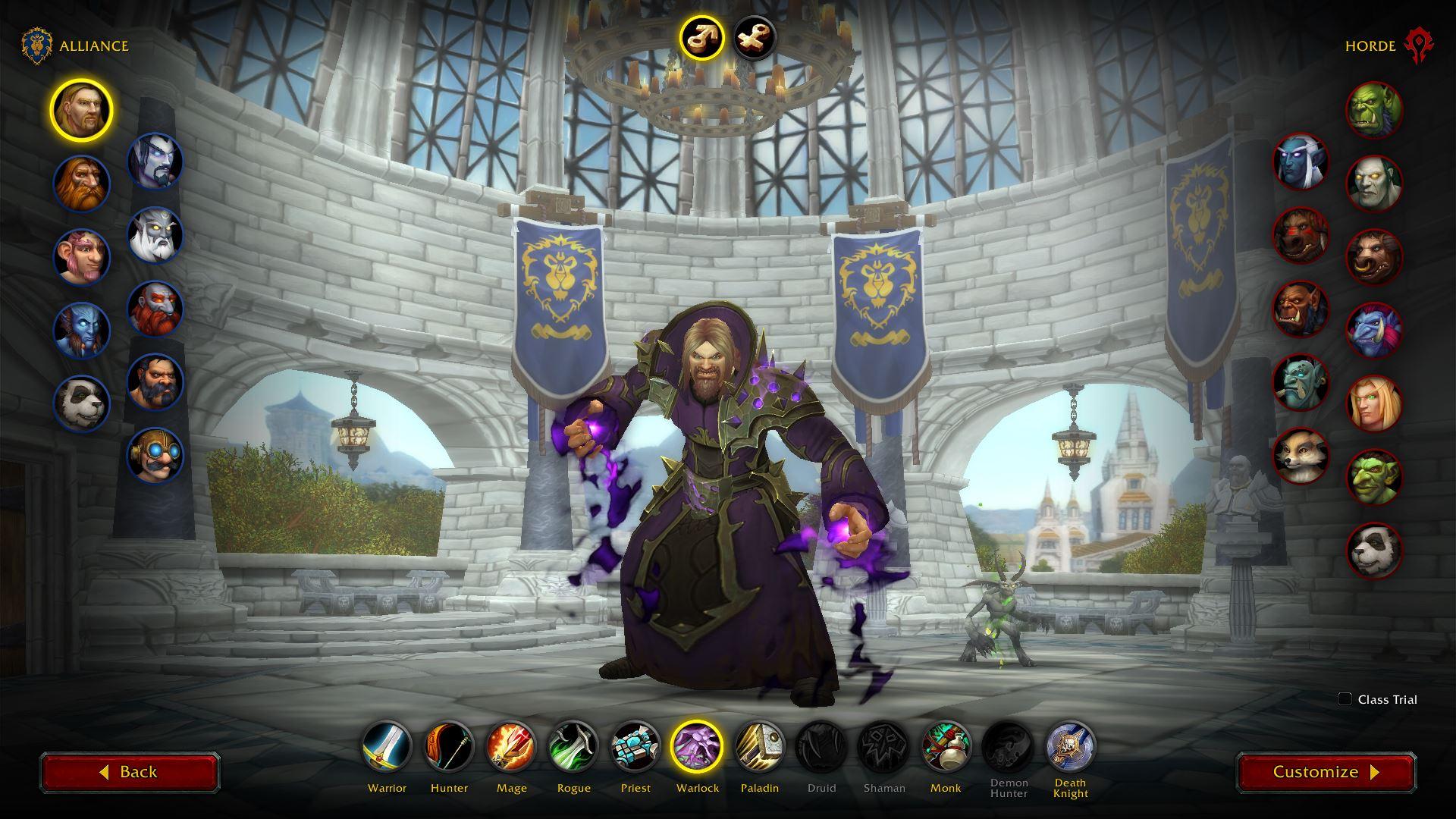Select the Blood Elf race portrait

1374,403
